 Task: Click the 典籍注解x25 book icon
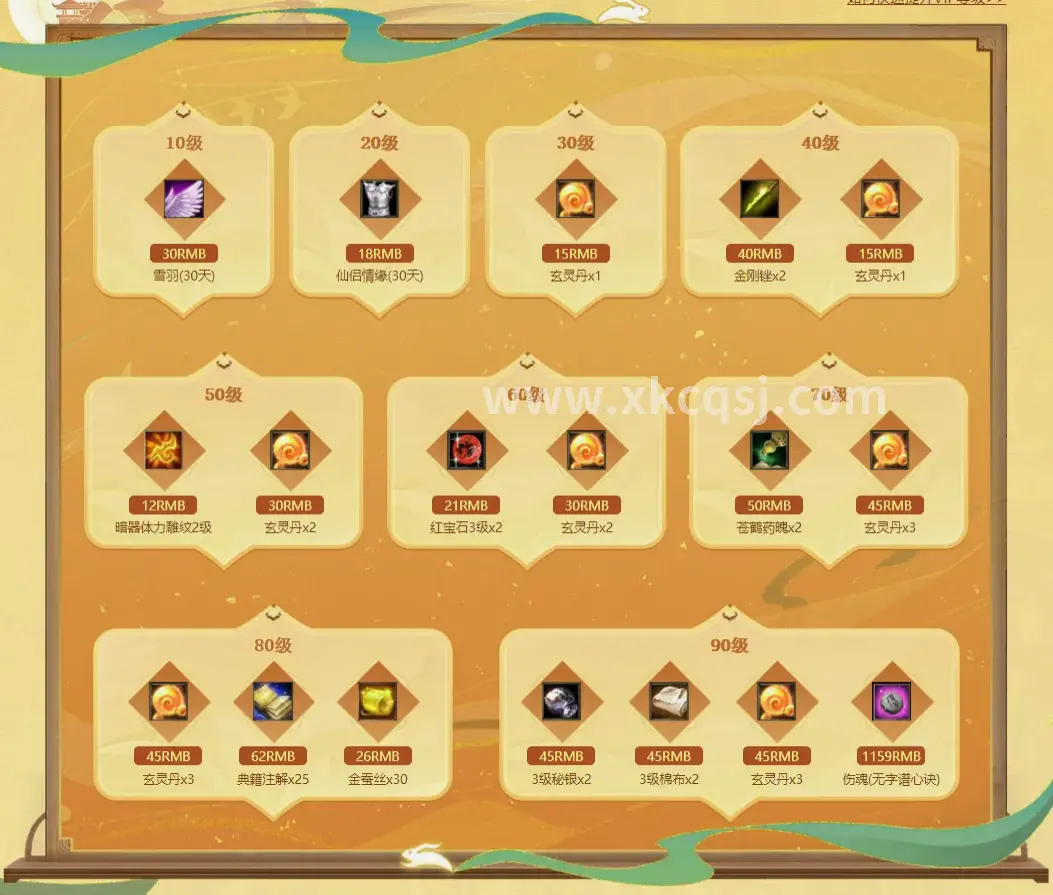coord(273,702)
